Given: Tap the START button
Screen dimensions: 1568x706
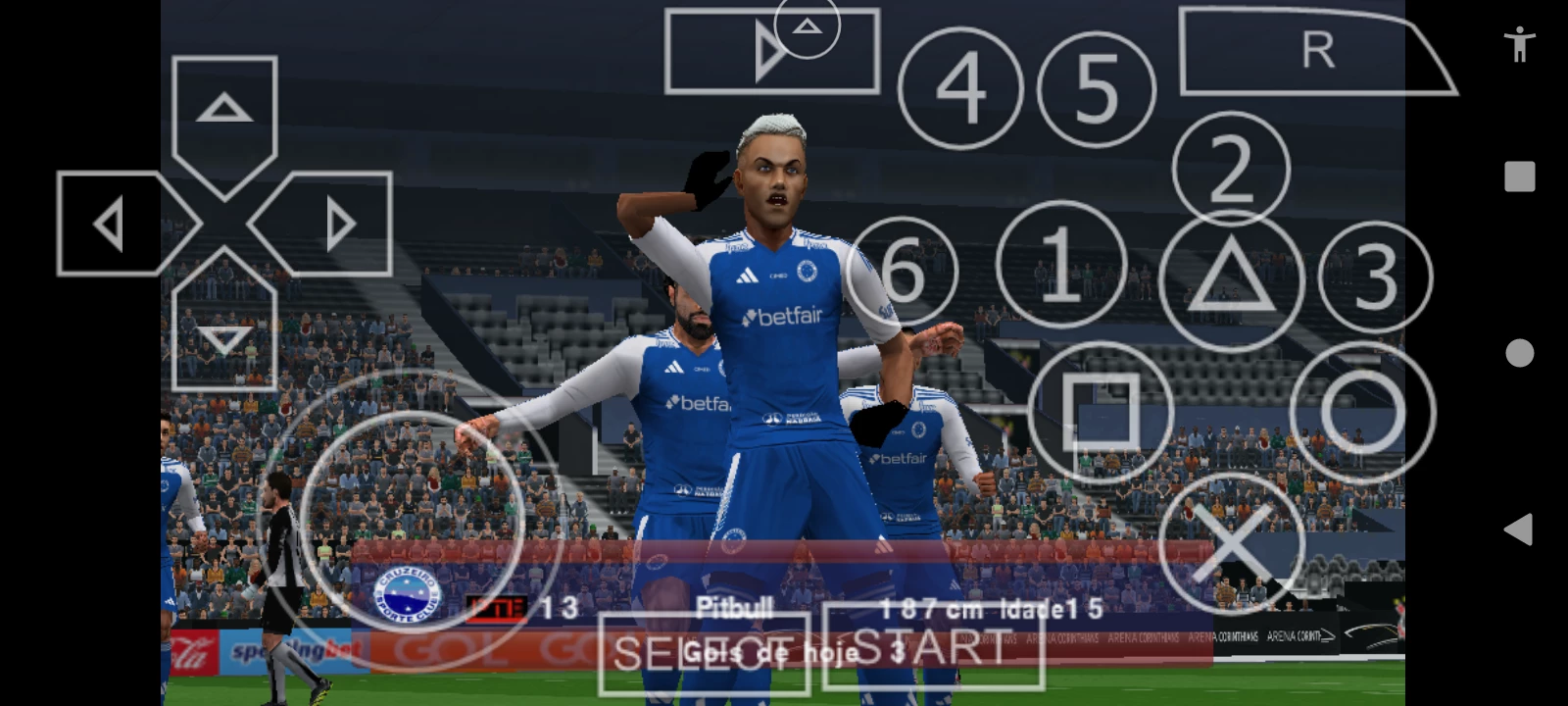Looking at the screenshot, I should click(933, 648).
